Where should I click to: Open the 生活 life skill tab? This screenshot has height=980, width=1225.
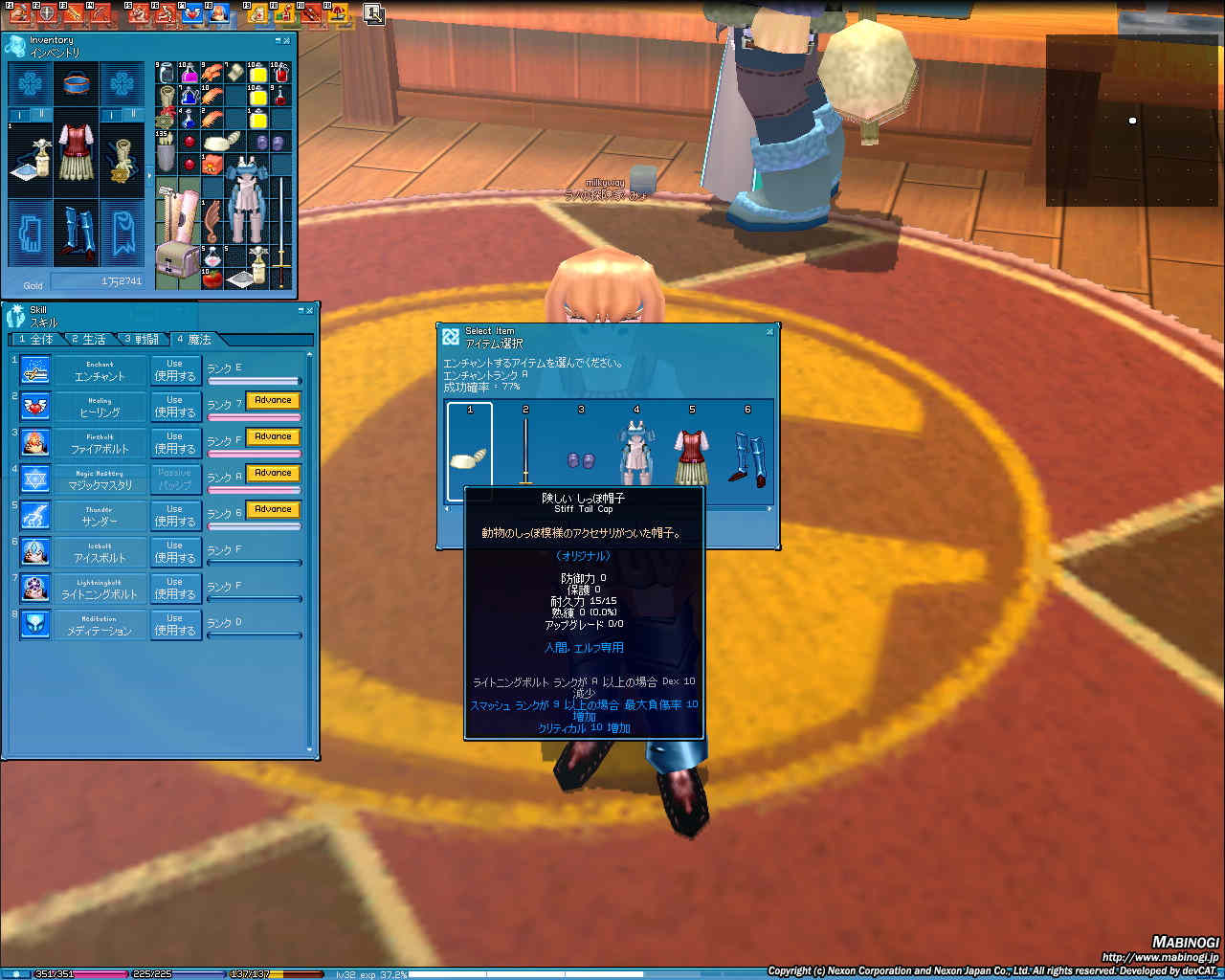pos(89,340)
